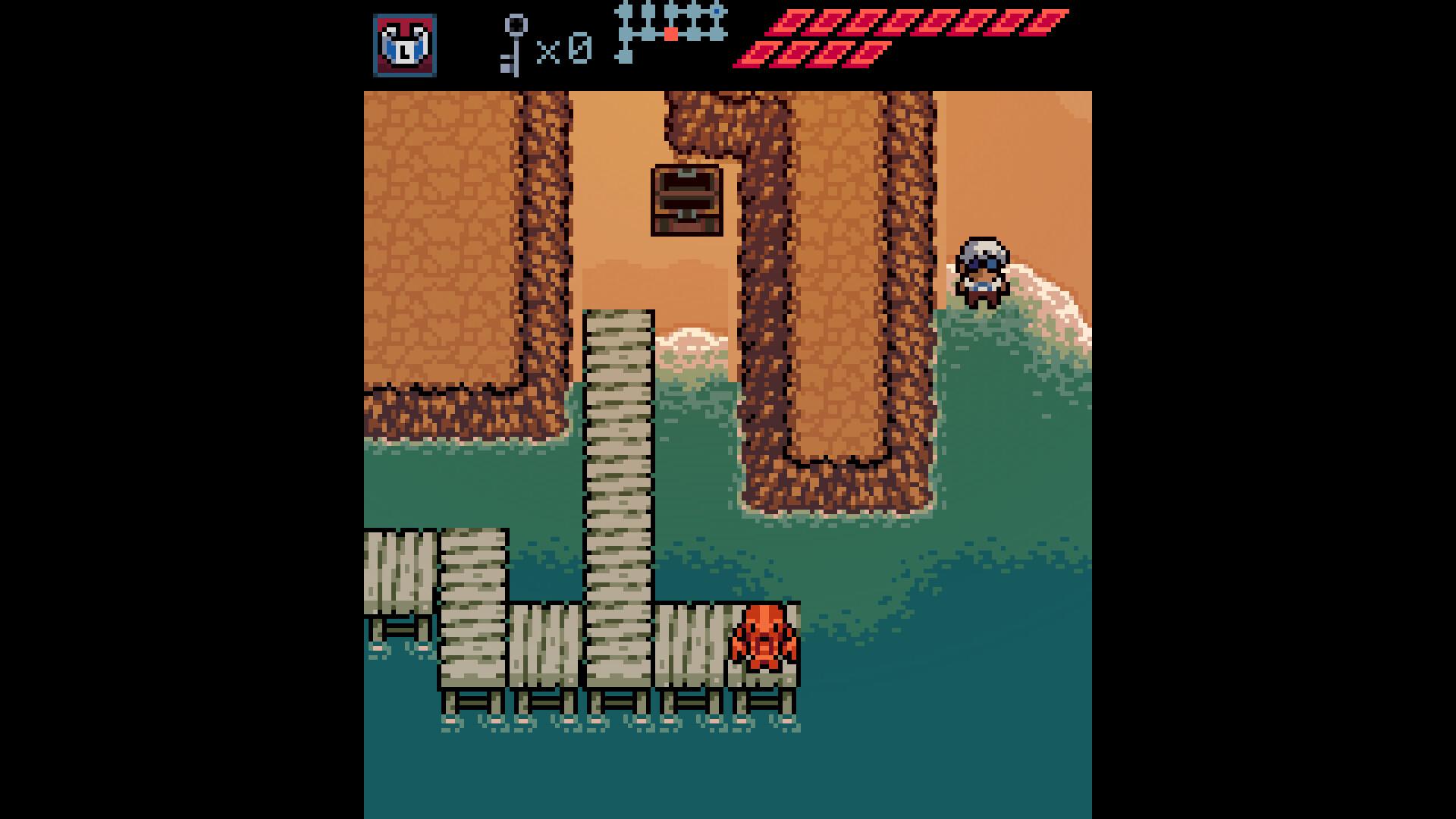This screenshot has width=1456, height=819.
Task: Toggle the second map node from the left
Action: pyautogui.click(x=648, y=11)
